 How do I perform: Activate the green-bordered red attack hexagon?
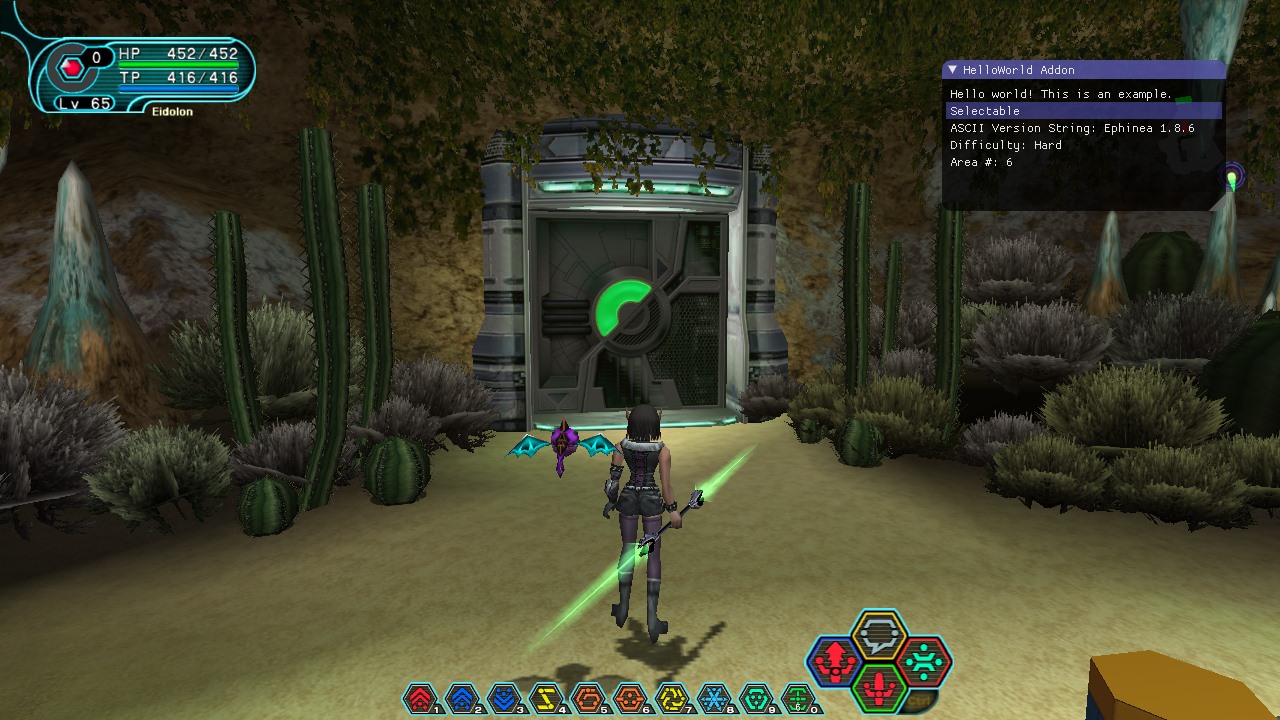(879, 687)
